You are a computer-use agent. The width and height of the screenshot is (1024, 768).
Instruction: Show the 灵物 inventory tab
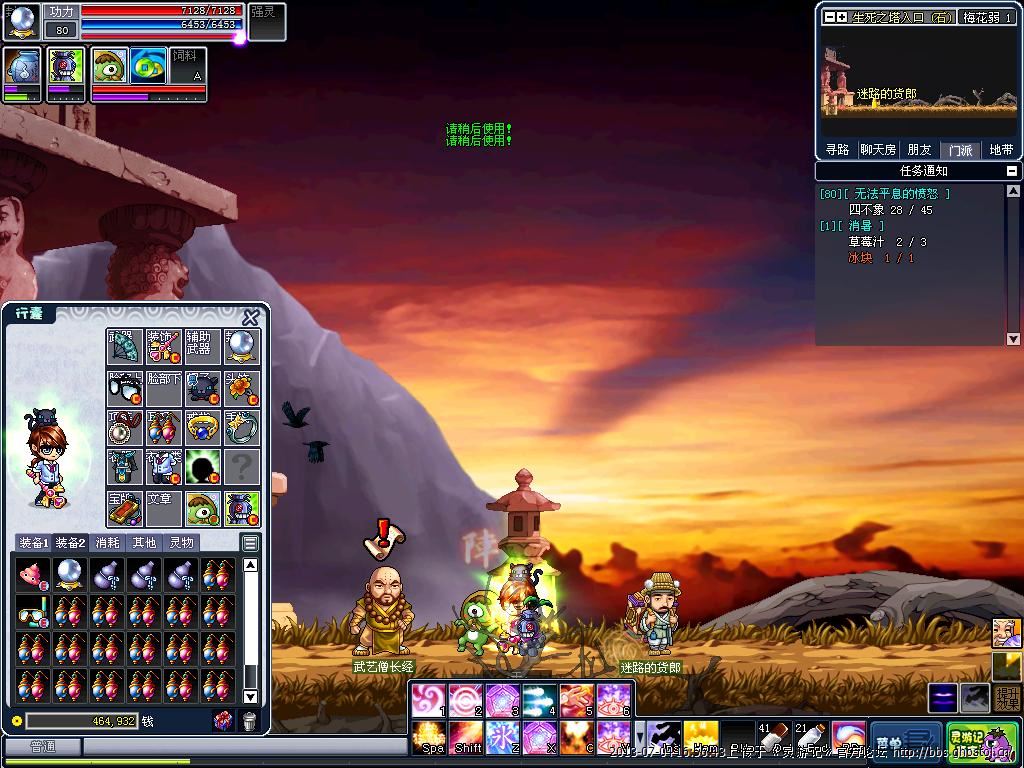(181, 543)
